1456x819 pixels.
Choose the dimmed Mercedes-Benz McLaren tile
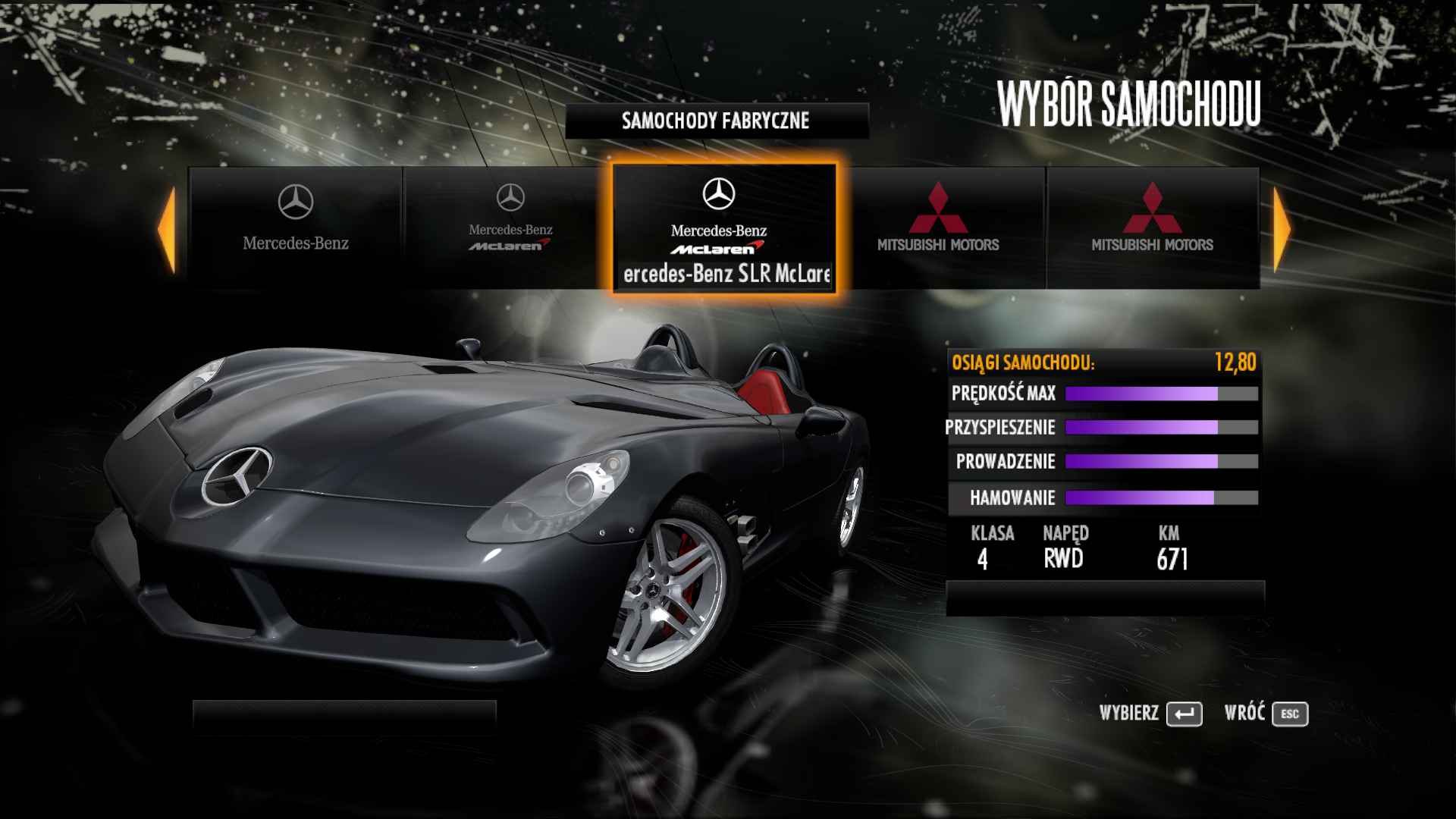tap(510, 227)
